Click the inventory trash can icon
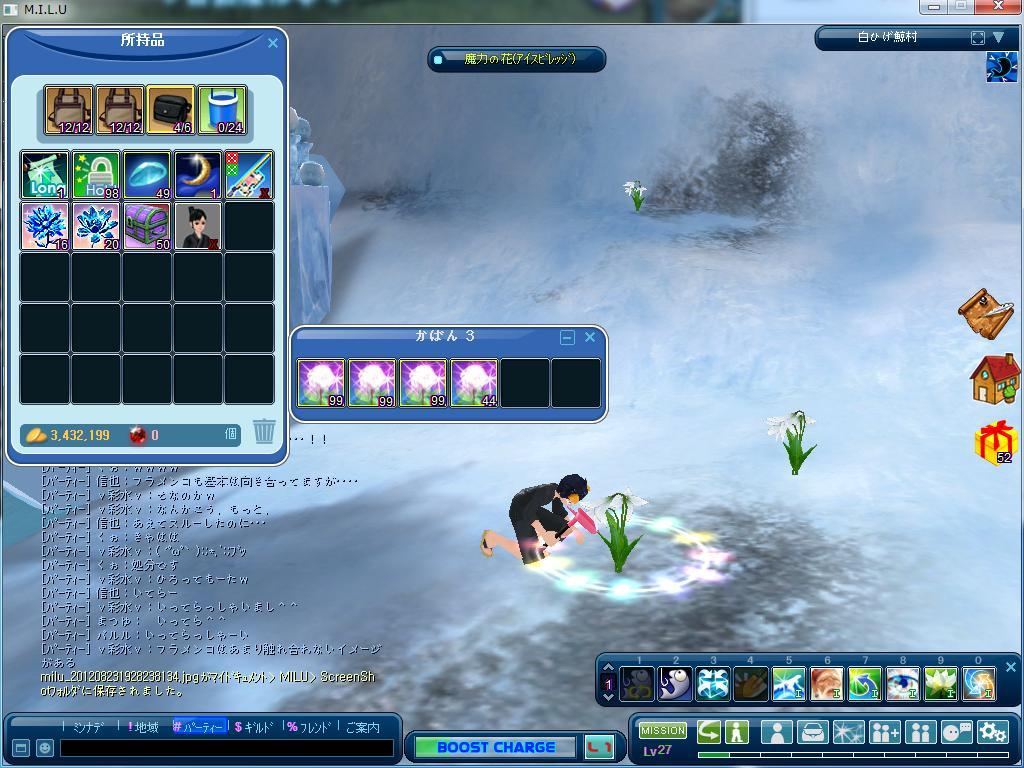This screenshot has width=1024, height=768. coord(264,431)
